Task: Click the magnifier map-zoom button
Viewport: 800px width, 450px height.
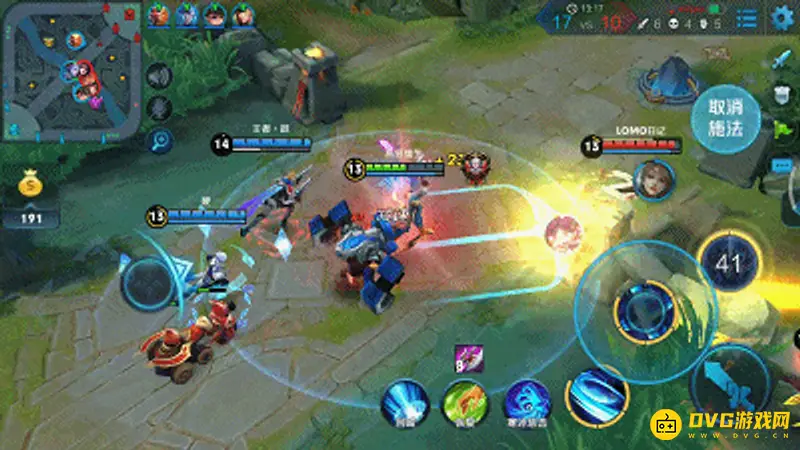Action: click(x=160, y=141)
